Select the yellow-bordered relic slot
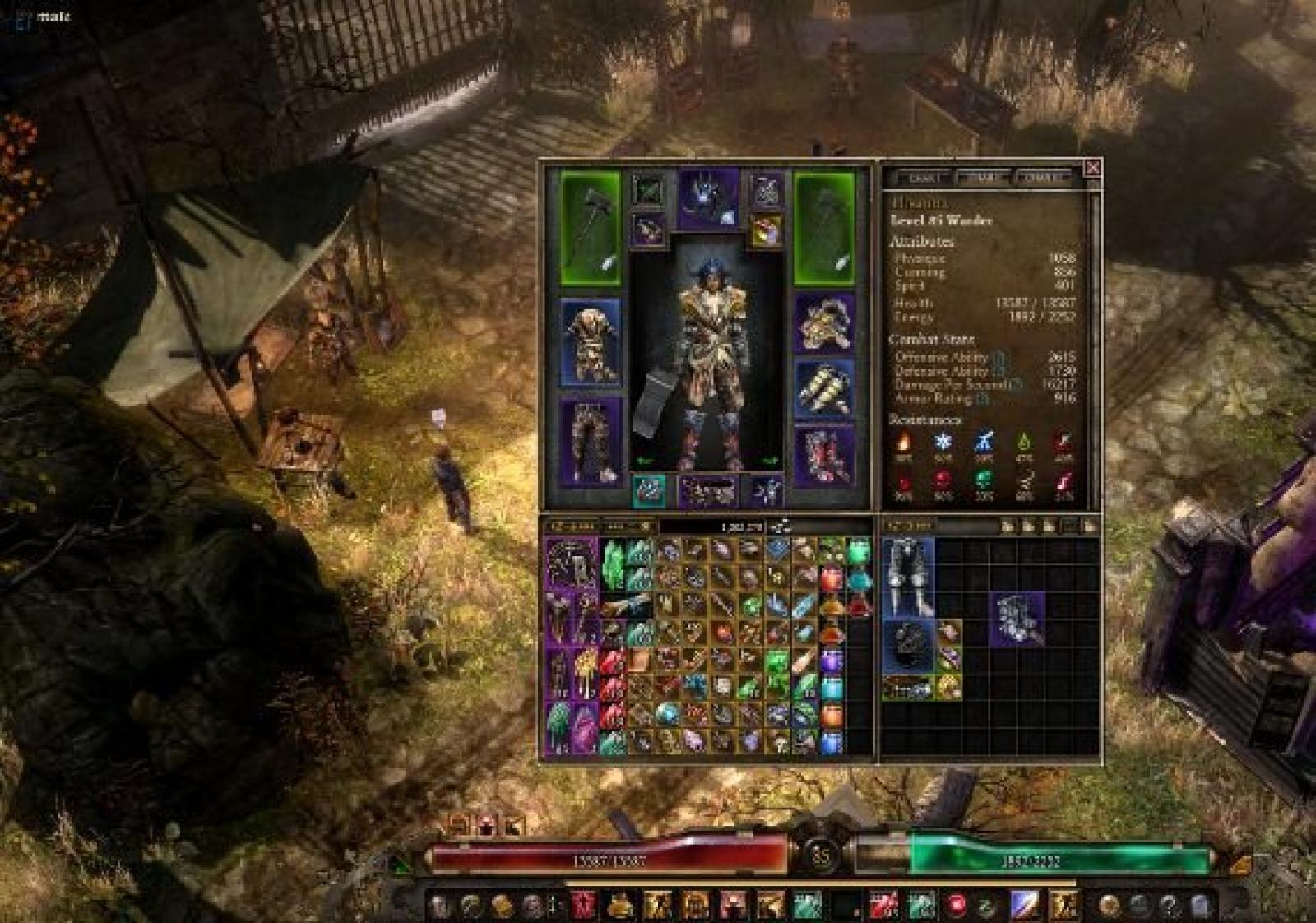Image resolution: width=1316 pixels, height=923 pixels. click(x=766, y=231)
